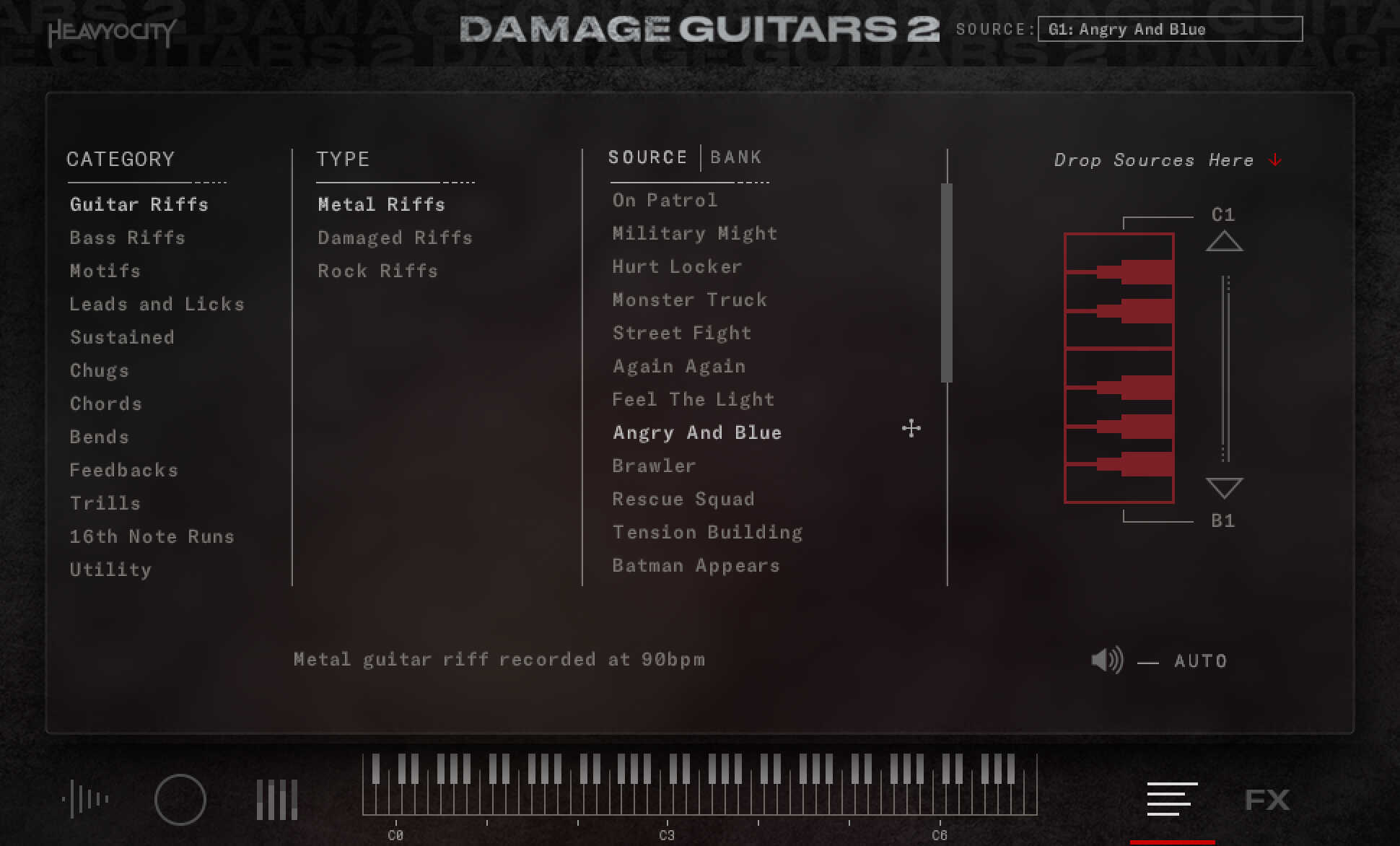Click the move crosshair next to Angry And Blue

[910, 429]
